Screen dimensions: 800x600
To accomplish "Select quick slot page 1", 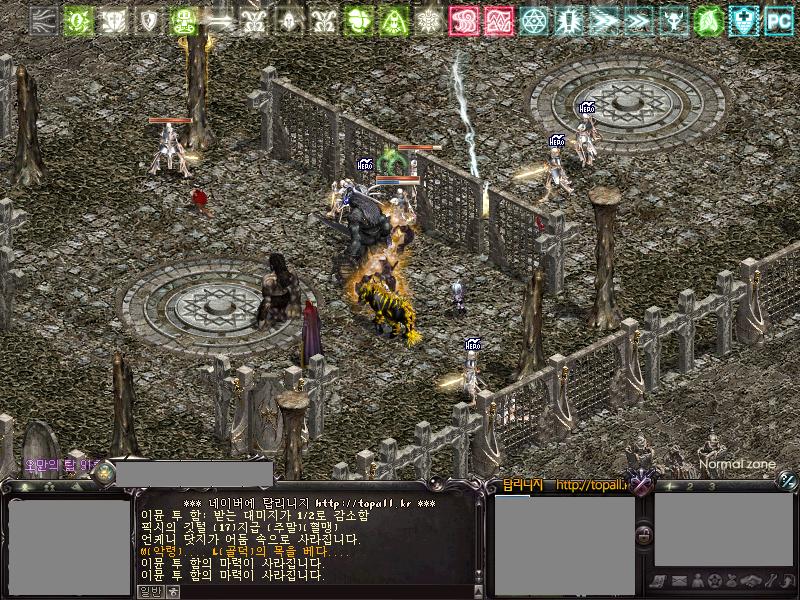I will (670, 486).
